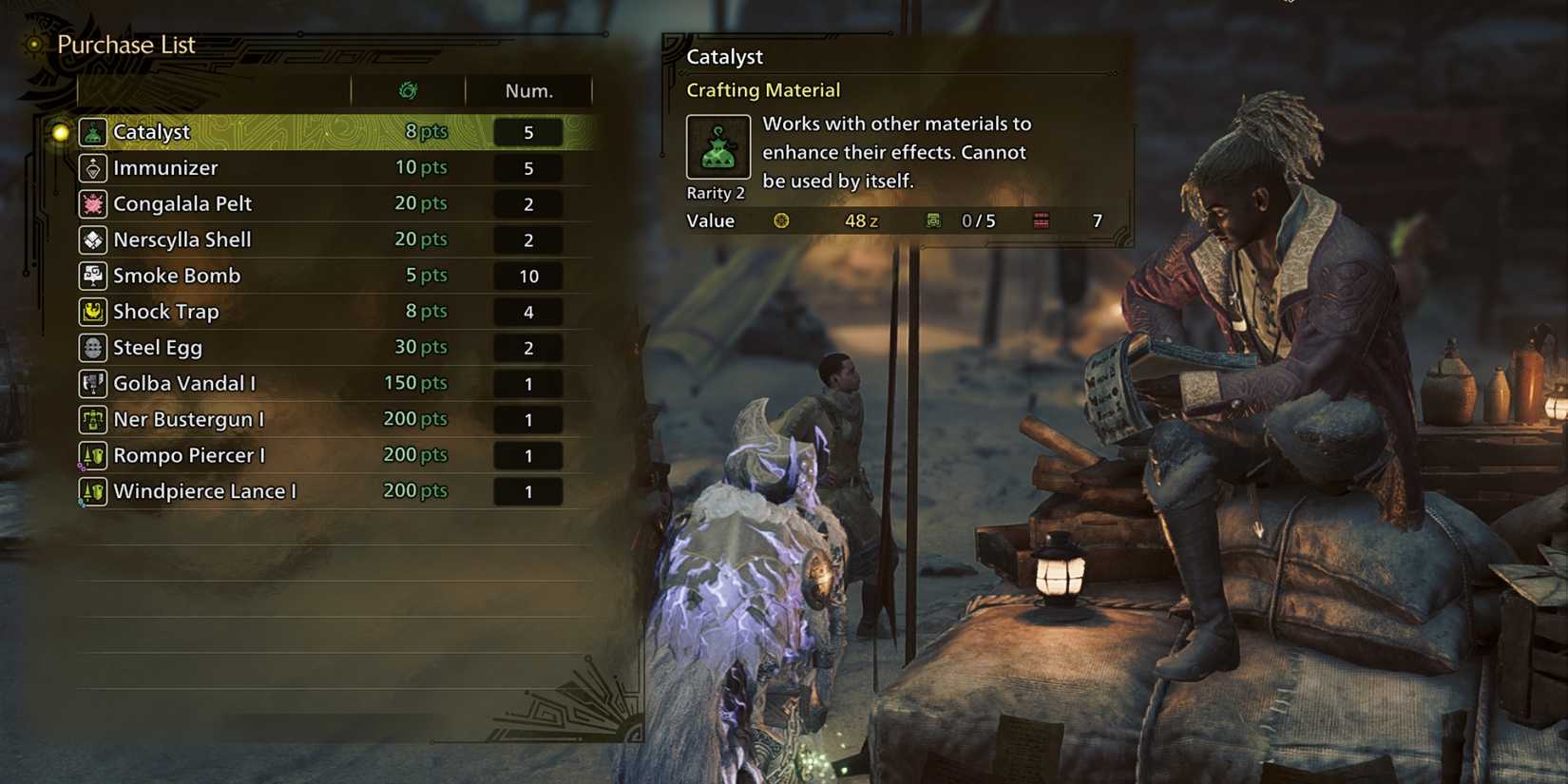Click the quantity box showing 10 for Smoke Bomb
This screenshot has height=784, width=1568.
528,276
